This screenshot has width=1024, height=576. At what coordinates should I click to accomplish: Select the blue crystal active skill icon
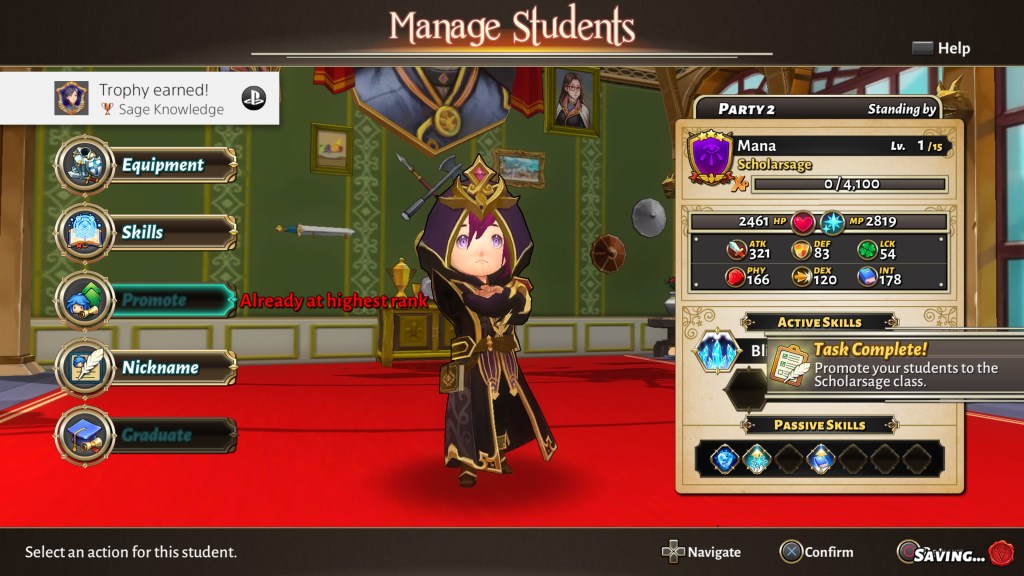(717, 352)
